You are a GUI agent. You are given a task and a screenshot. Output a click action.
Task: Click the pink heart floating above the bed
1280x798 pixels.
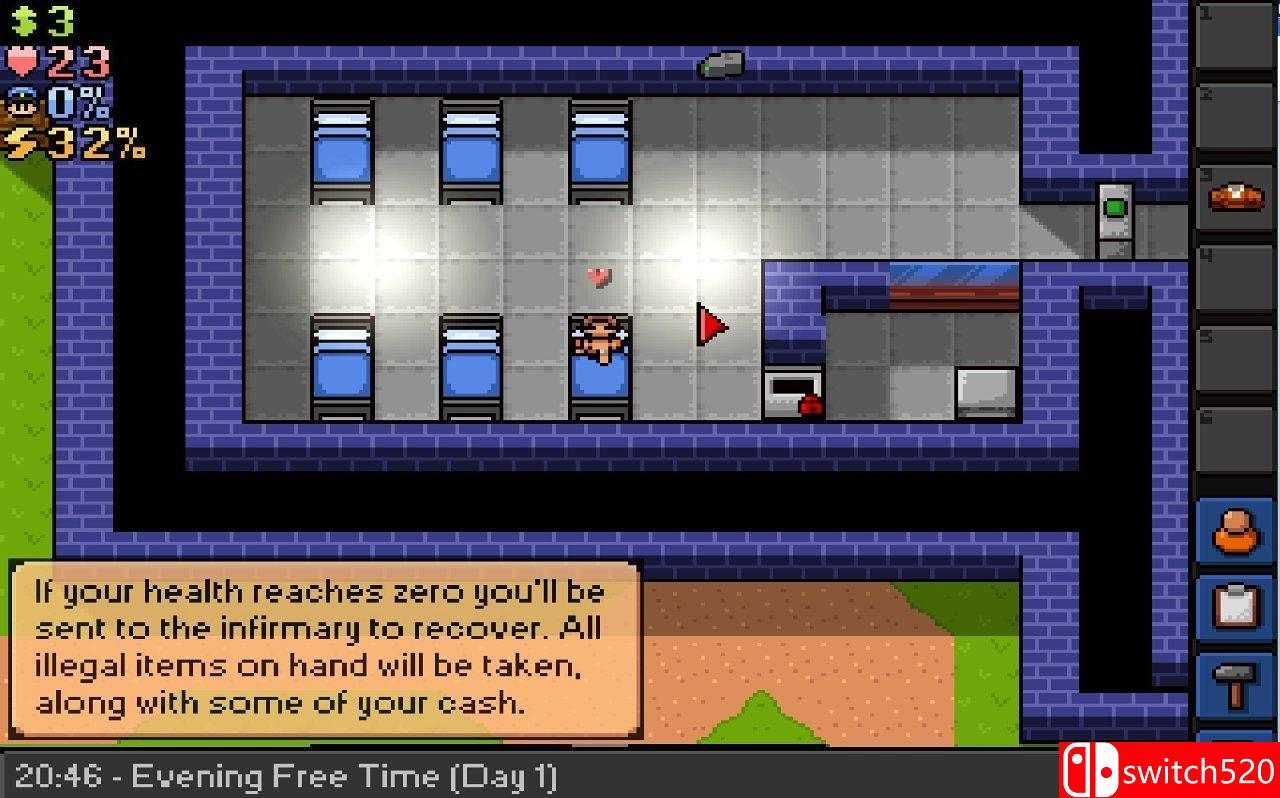[599, 277]
